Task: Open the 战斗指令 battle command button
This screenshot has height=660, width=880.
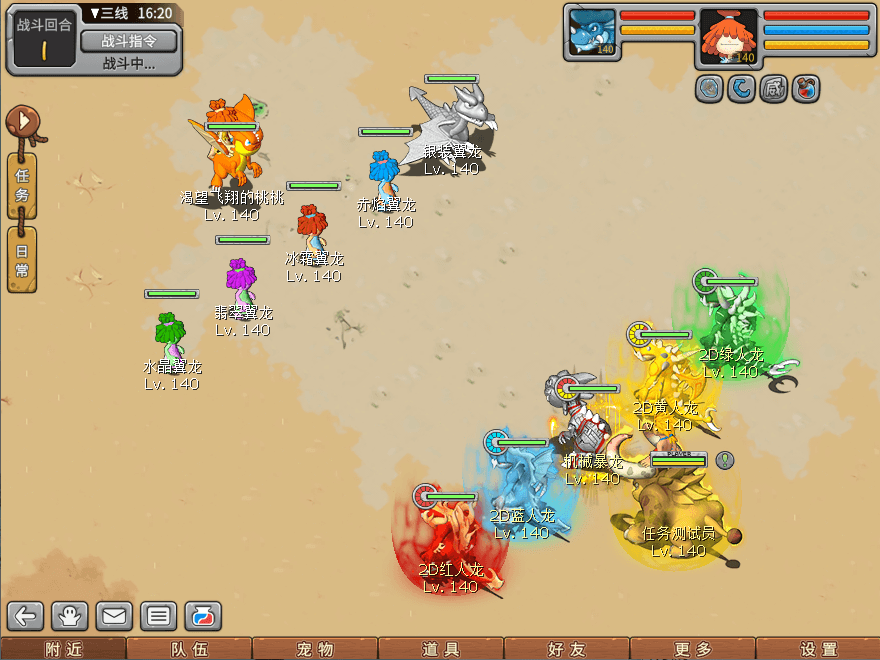Action: 128,41
